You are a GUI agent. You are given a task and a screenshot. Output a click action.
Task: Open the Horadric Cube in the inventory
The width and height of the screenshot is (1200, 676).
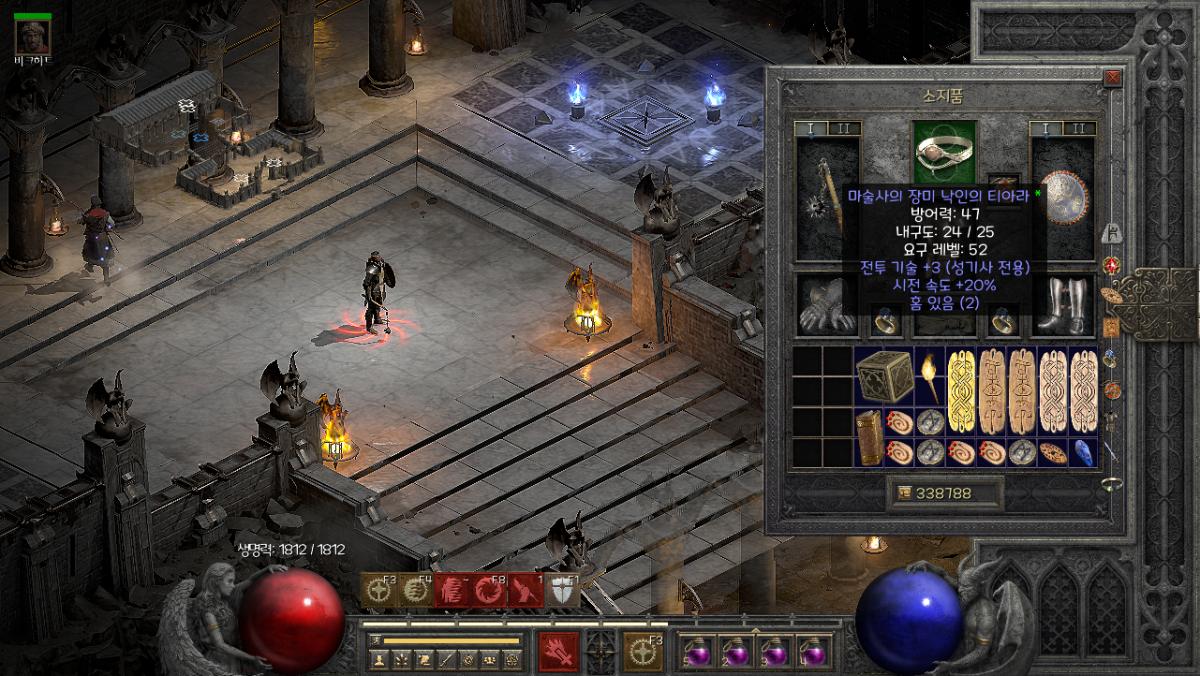tap(882, 376)
